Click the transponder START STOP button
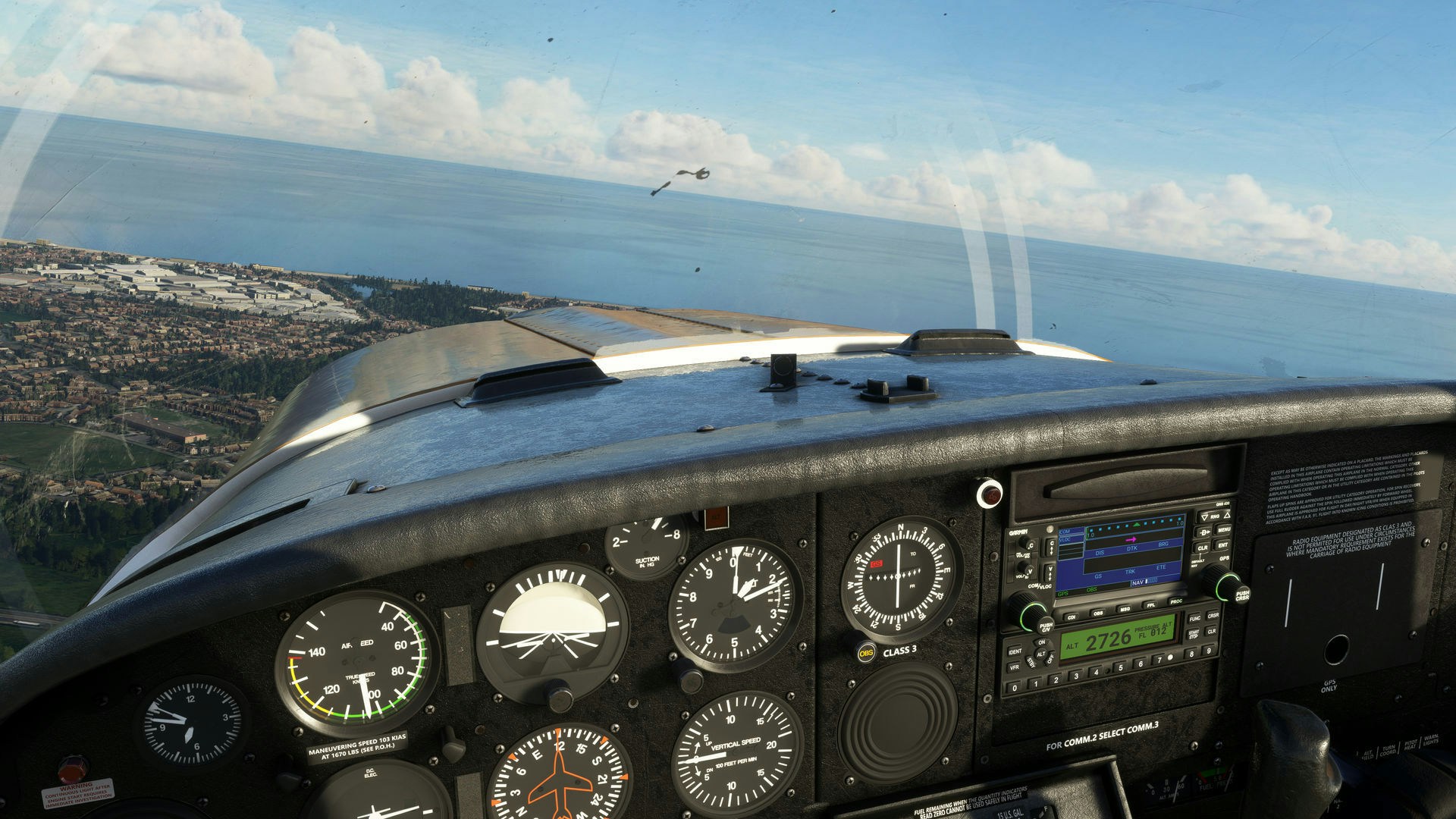 click(1193, 633)
